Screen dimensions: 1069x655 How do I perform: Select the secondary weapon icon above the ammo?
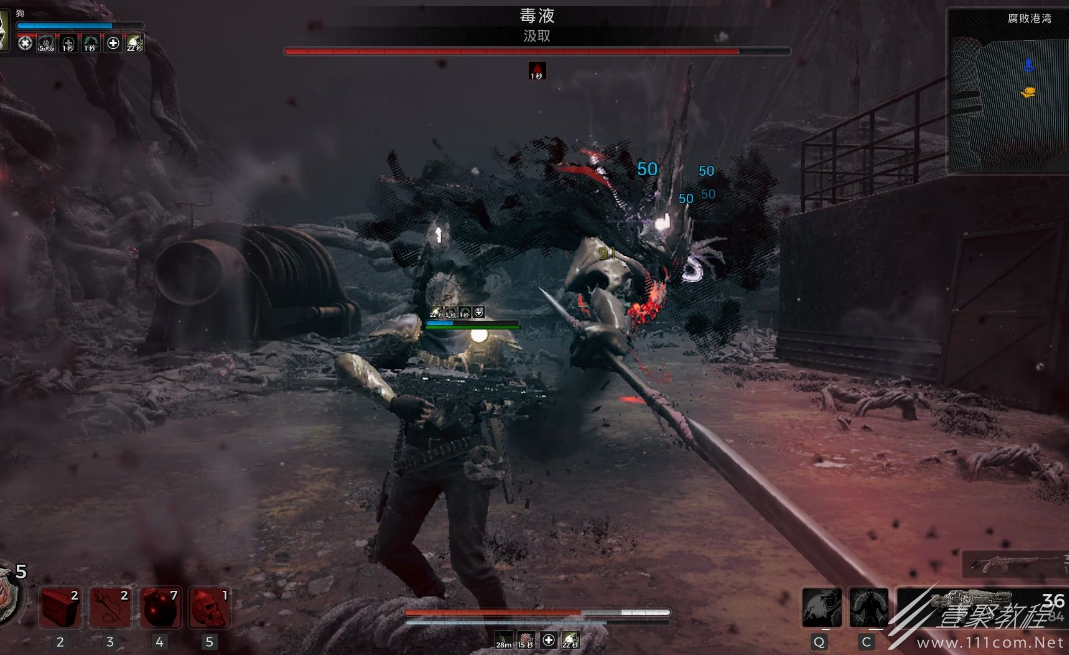1012,563
